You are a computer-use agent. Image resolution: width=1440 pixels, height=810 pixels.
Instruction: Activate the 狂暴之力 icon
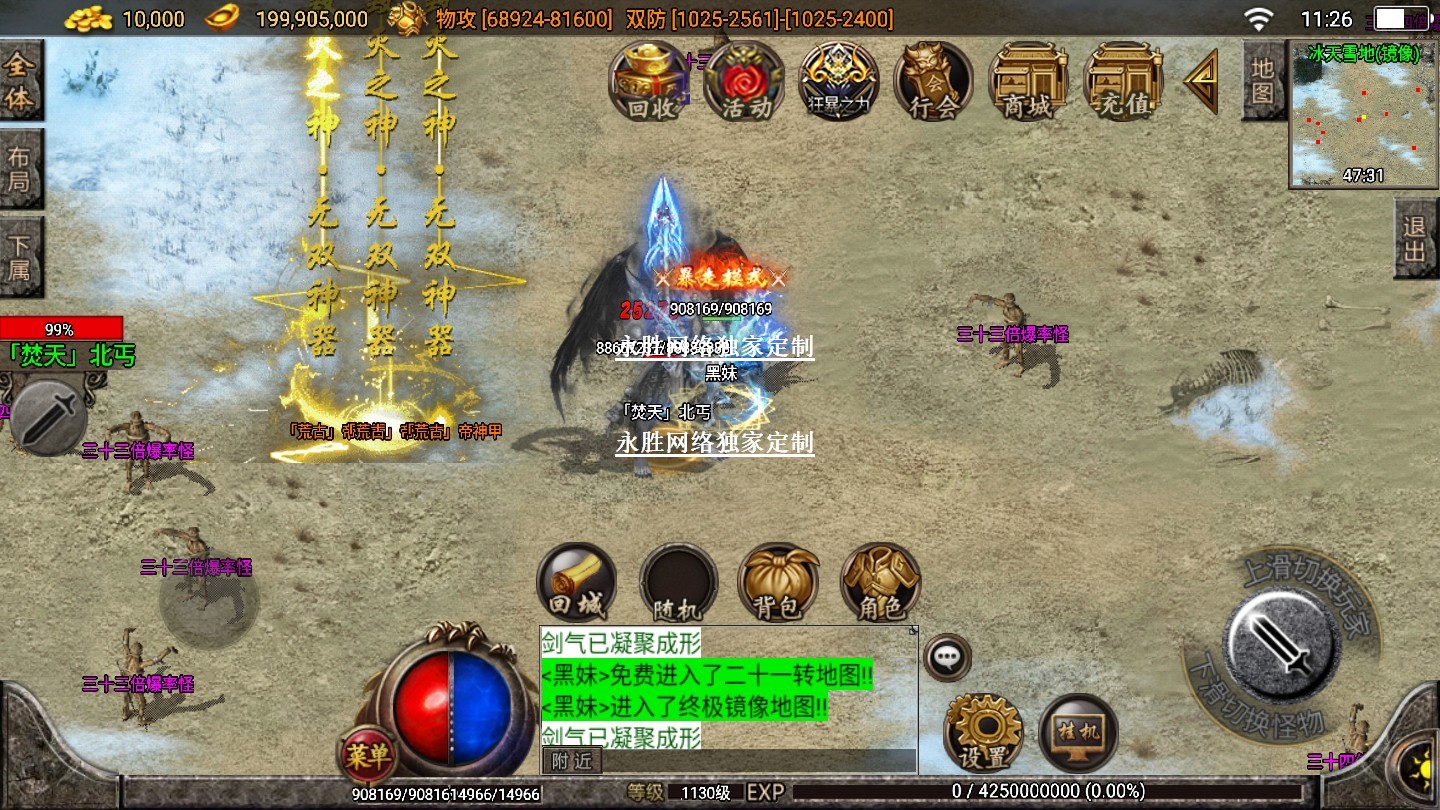pyautogui.click(x=838, y=82)
